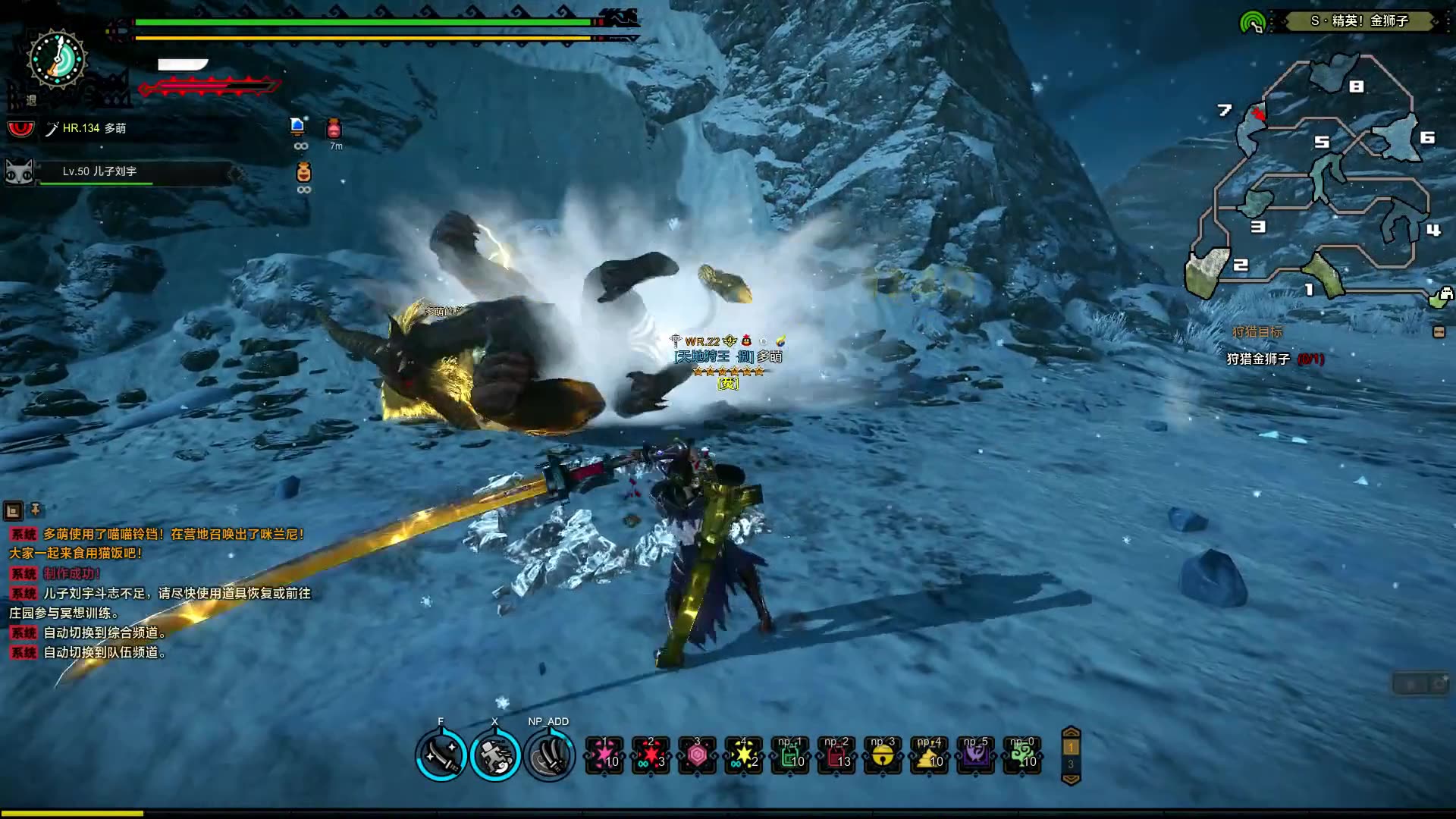
Task: Pin the chat window with the pushpin
Action: pos(35,510)
